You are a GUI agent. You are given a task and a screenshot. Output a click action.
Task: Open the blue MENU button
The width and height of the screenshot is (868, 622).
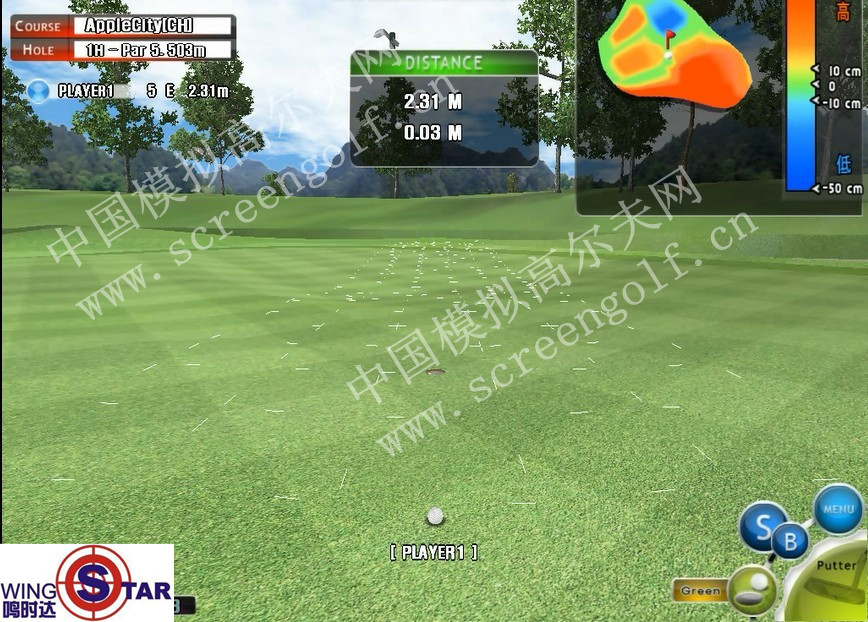click(x=837, y=509)
